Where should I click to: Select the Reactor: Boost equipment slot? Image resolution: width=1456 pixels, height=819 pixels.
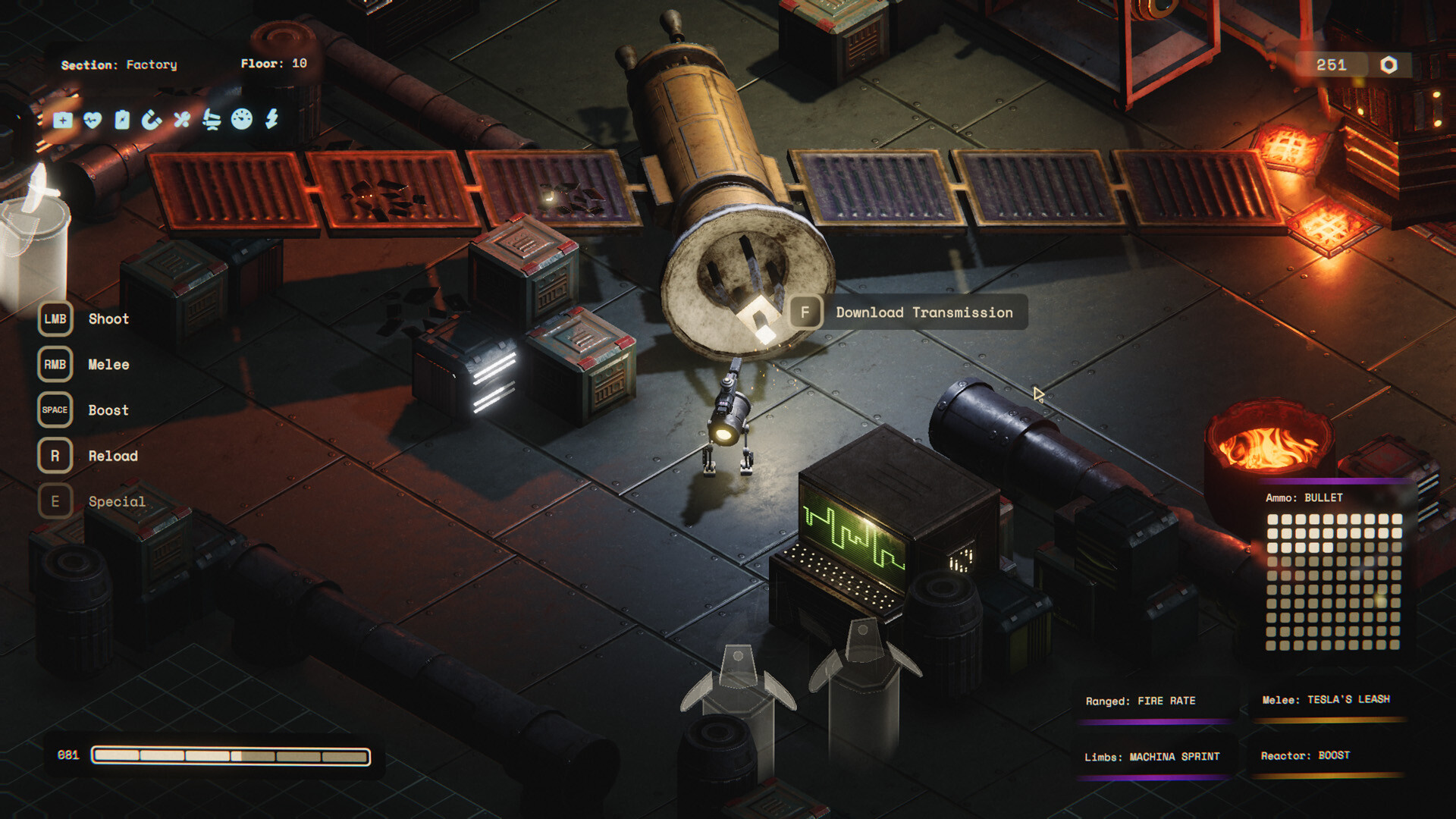pyautogui.click(x=1305, y=756)
